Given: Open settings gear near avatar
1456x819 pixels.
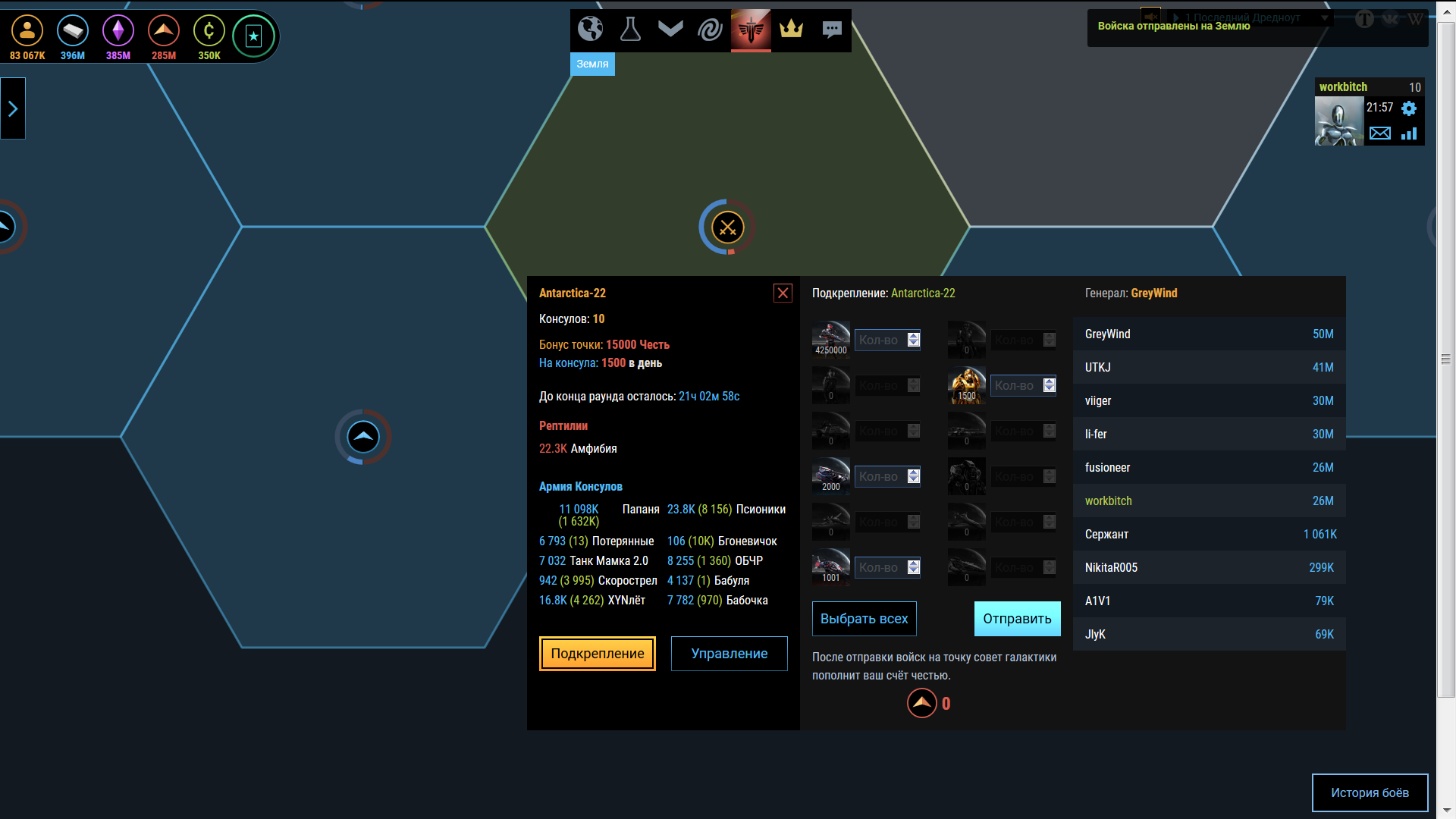Looking at the screenshot, I should tap(1409, 108).
